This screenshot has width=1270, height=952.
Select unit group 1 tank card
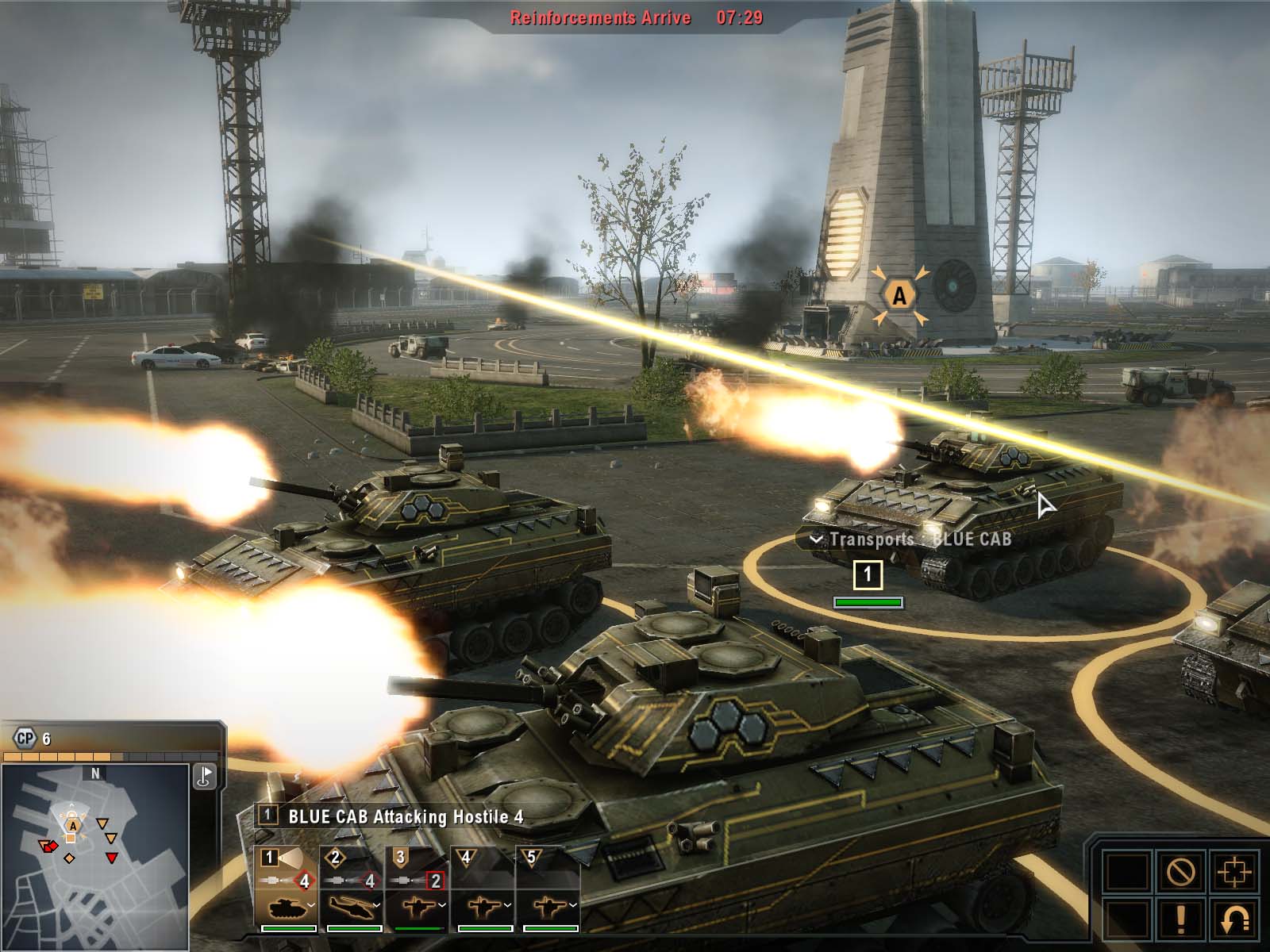286,889
